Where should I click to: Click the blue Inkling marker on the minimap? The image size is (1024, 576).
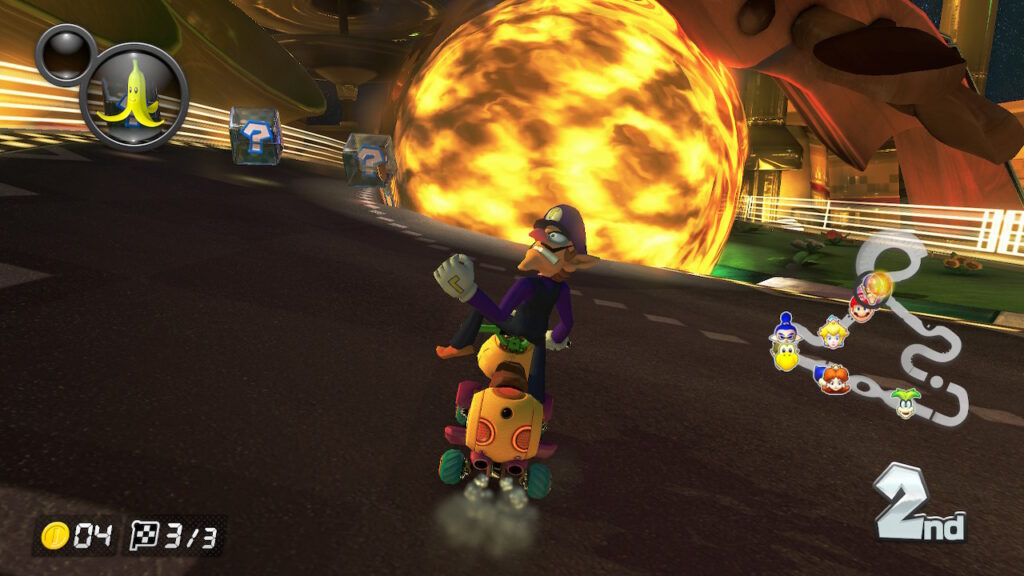[x=786, y=328]
